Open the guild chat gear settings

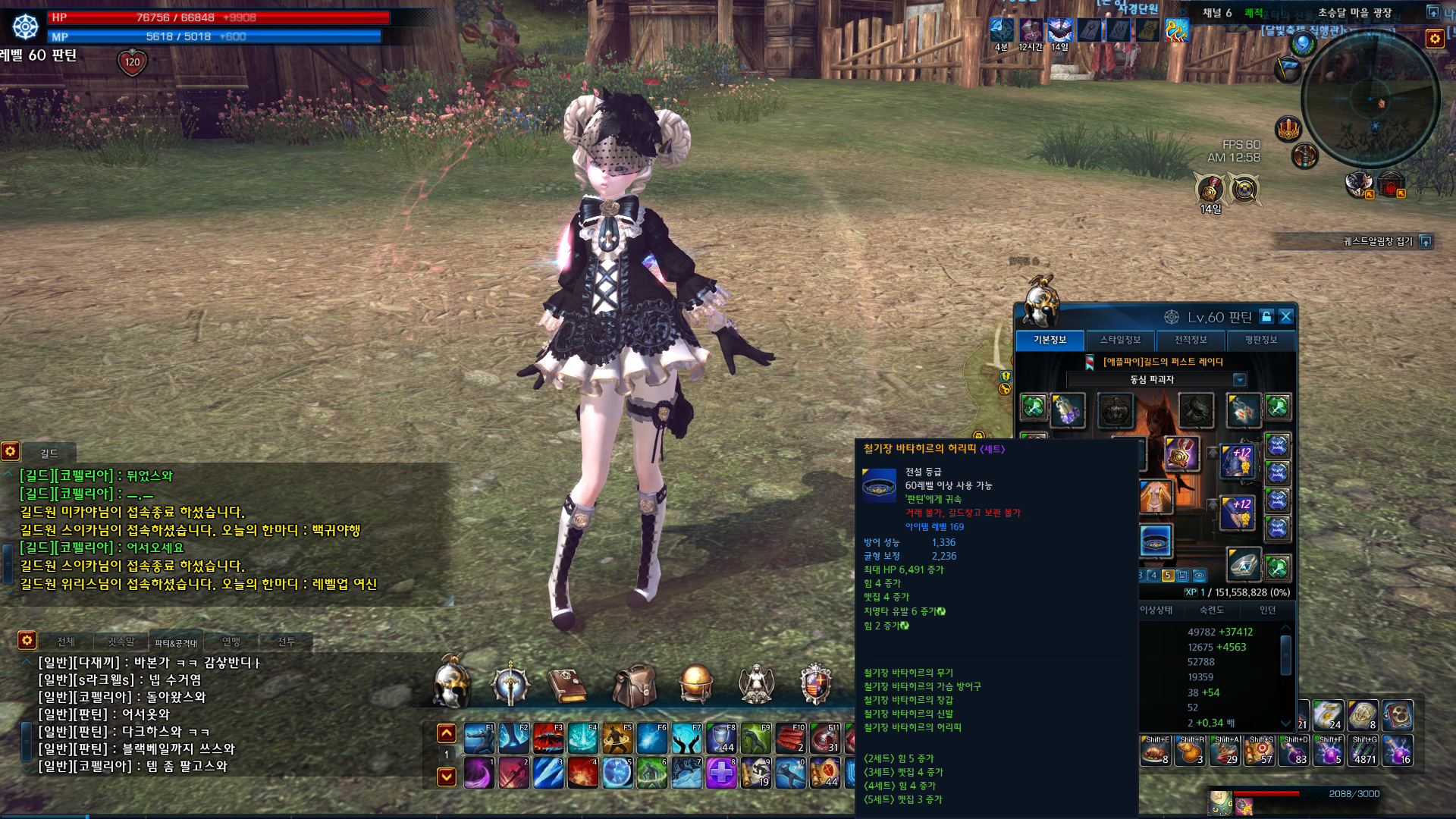[11, 452]
